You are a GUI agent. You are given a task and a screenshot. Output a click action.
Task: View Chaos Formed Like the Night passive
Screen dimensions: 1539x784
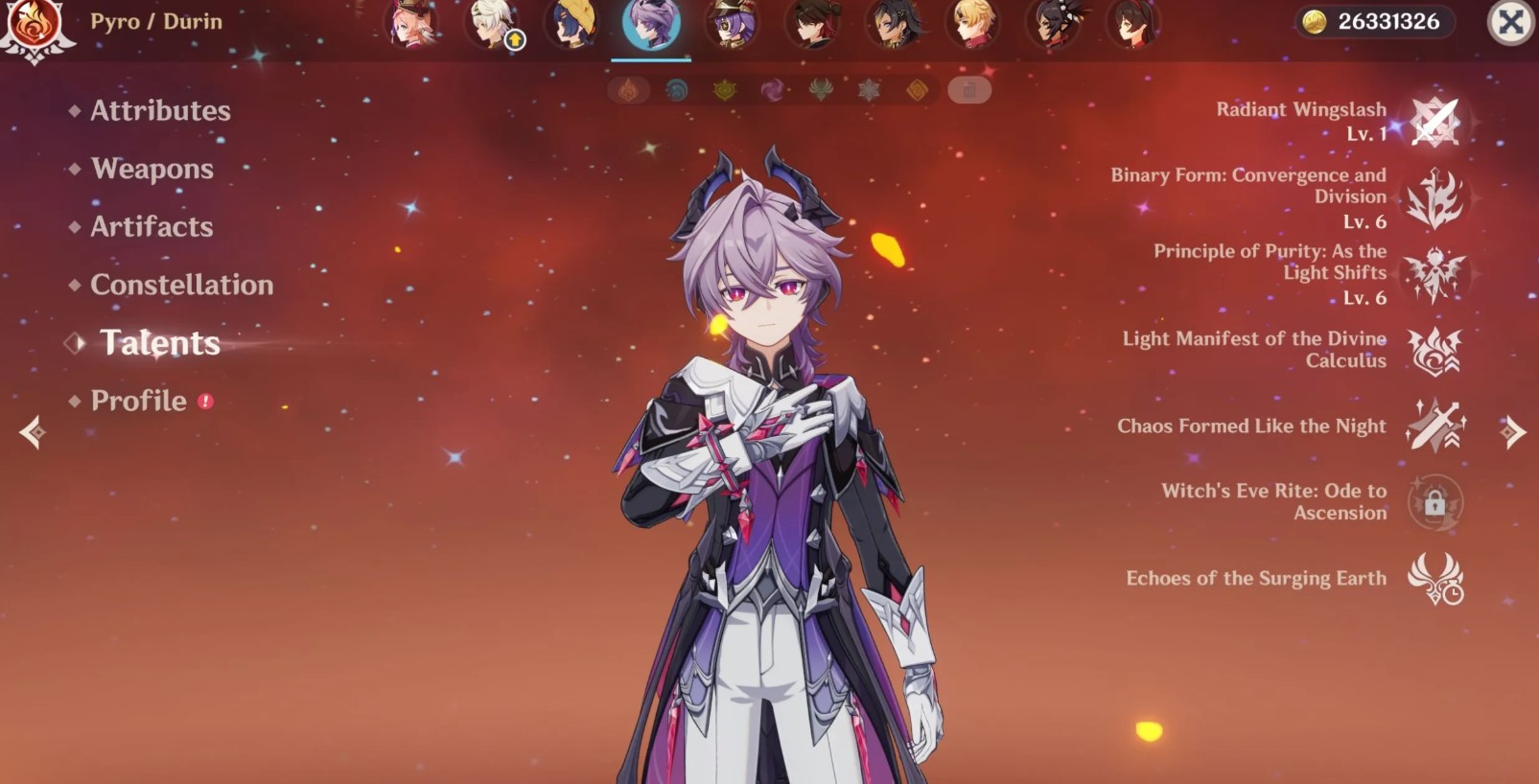click(1434, 427)
